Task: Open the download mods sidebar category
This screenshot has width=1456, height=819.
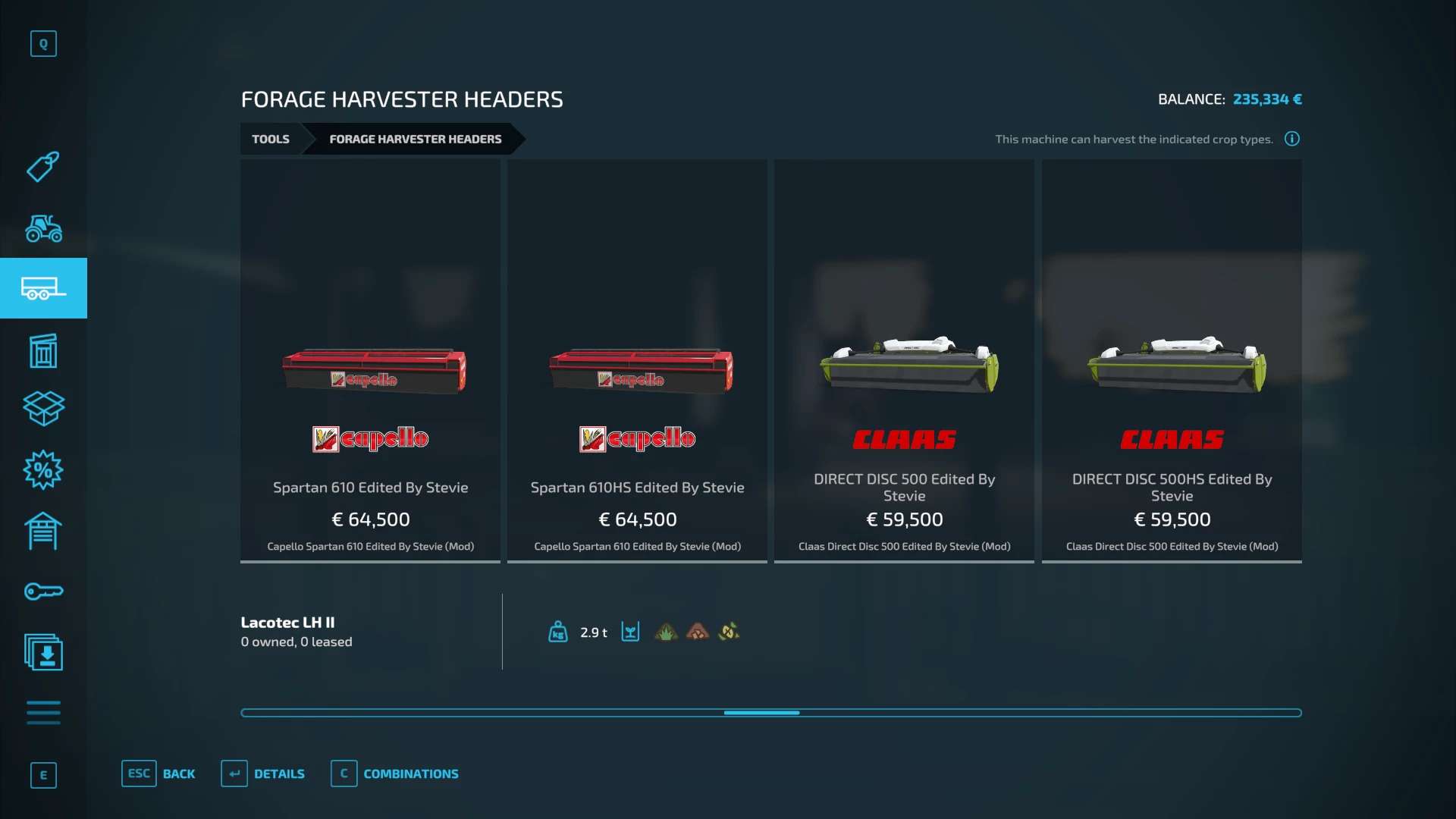Action: tap(43, 652)
